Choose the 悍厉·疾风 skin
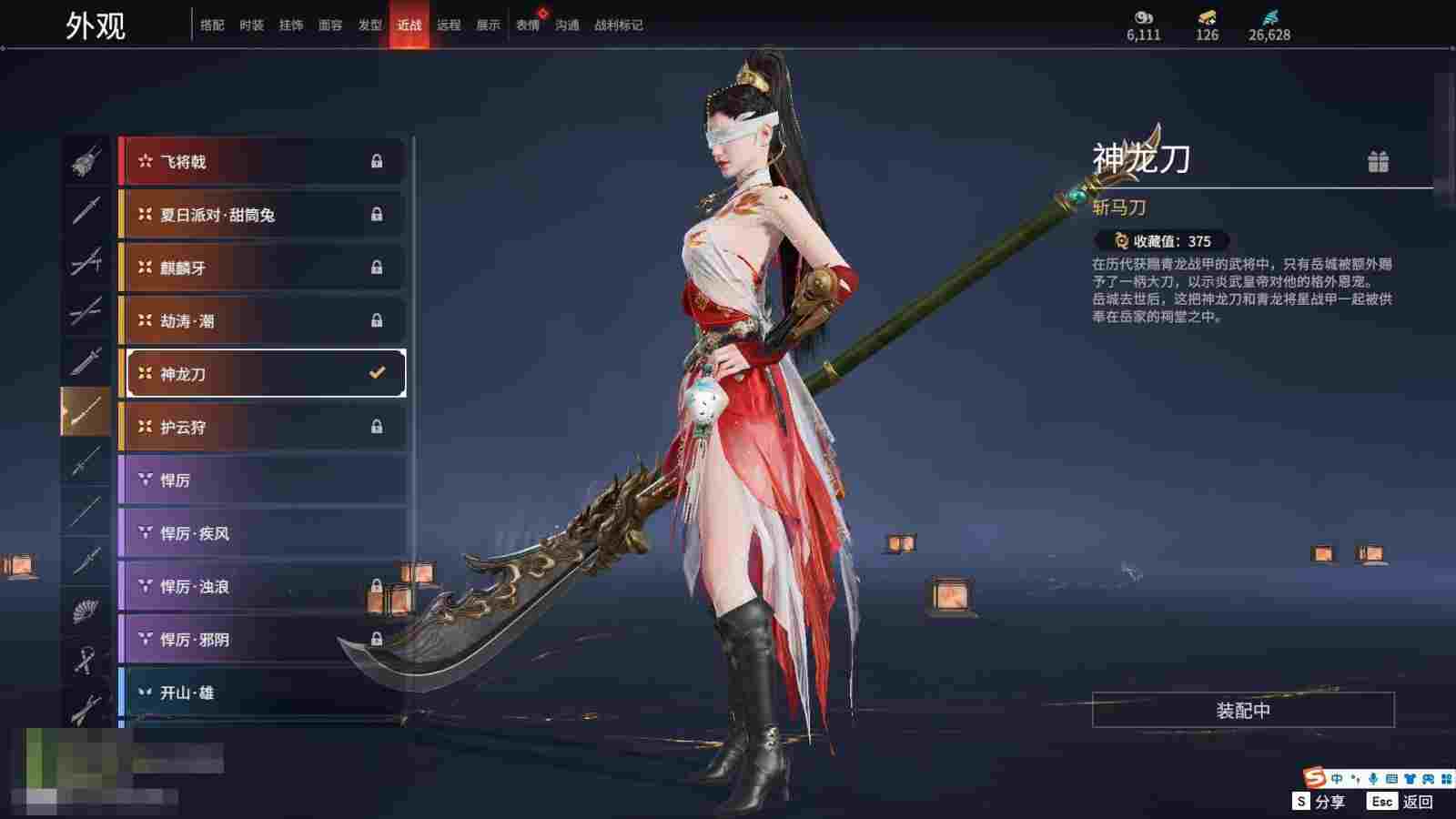 [x=262, y=533]
